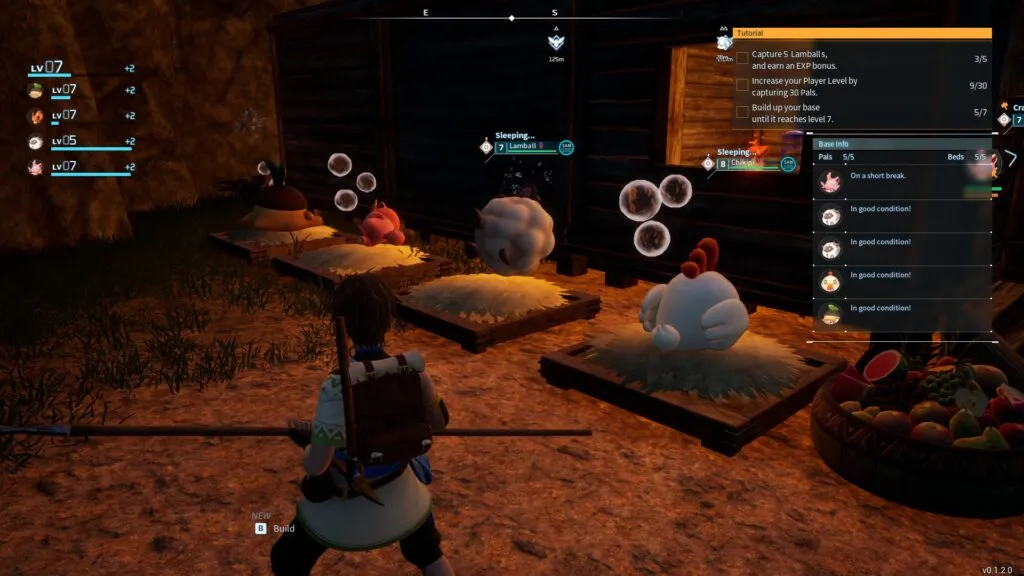
Task: Select the Cattiva row marked On a short break
Action: coord(900,181)
